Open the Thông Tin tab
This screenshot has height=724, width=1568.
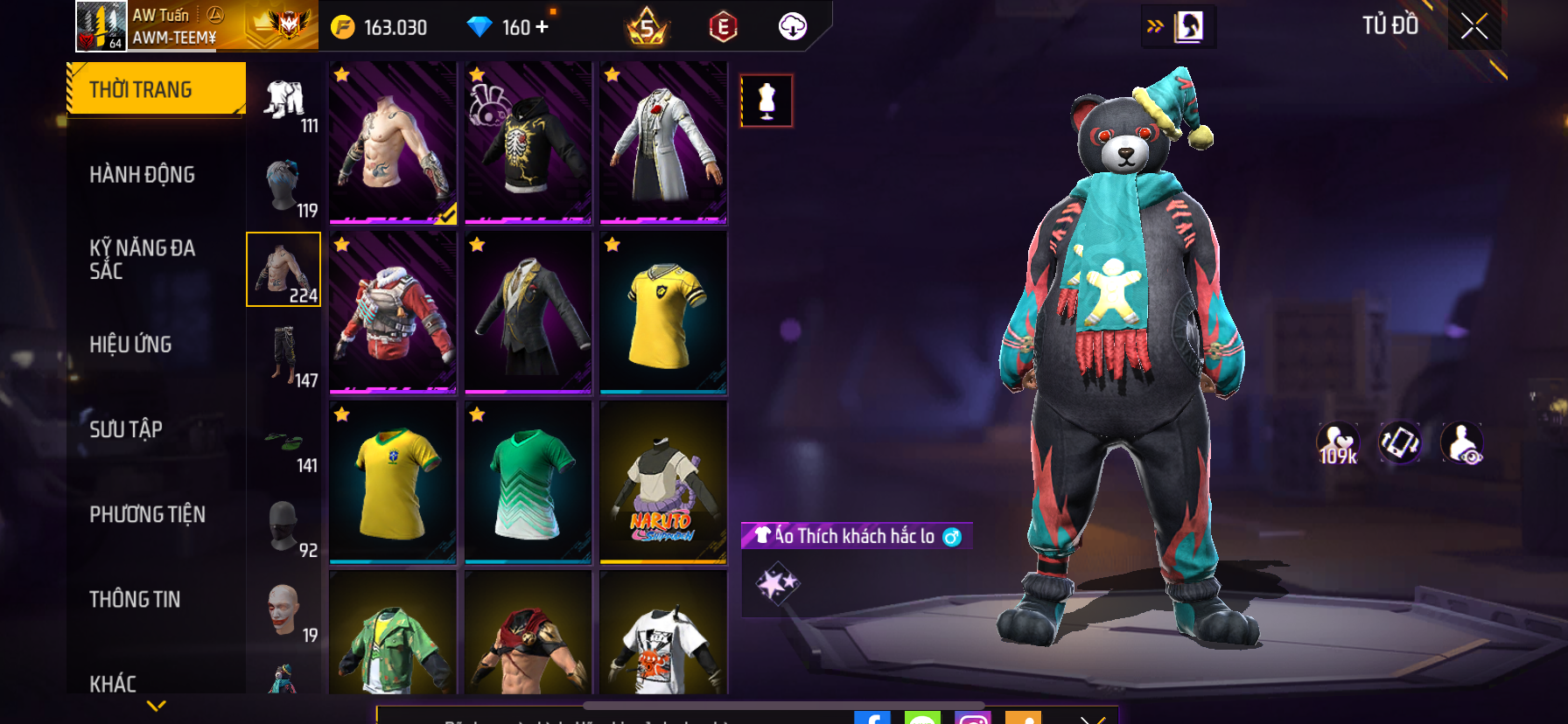135,599
